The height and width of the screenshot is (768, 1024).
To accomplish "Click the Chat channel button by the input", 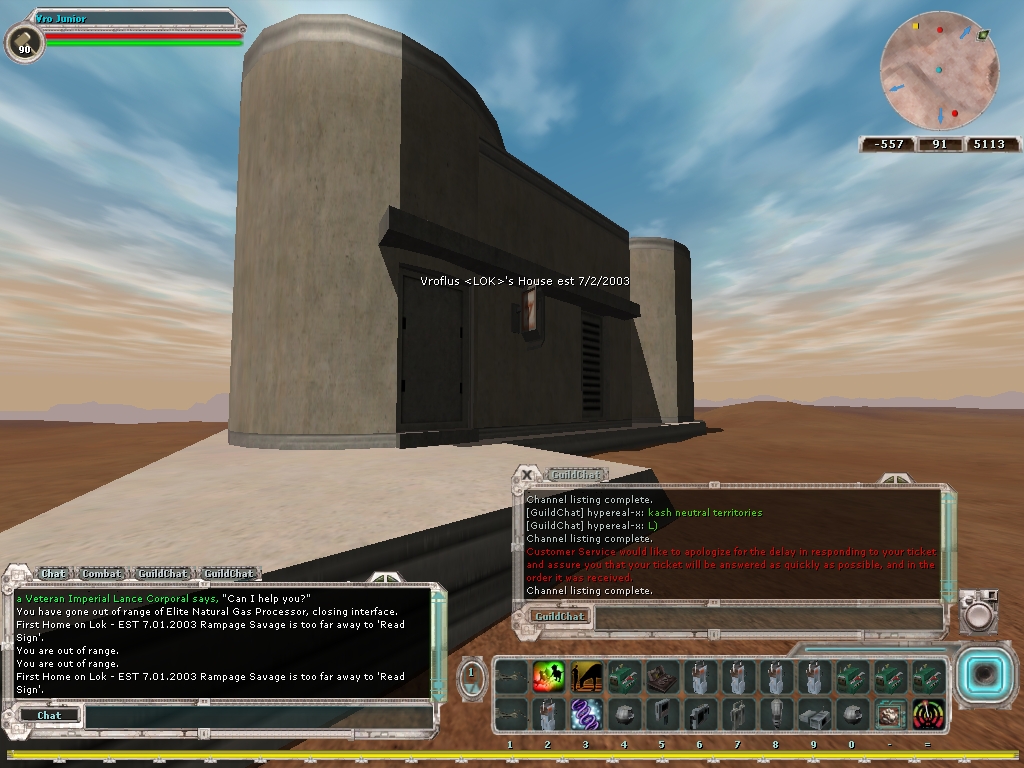I will 49,716.
